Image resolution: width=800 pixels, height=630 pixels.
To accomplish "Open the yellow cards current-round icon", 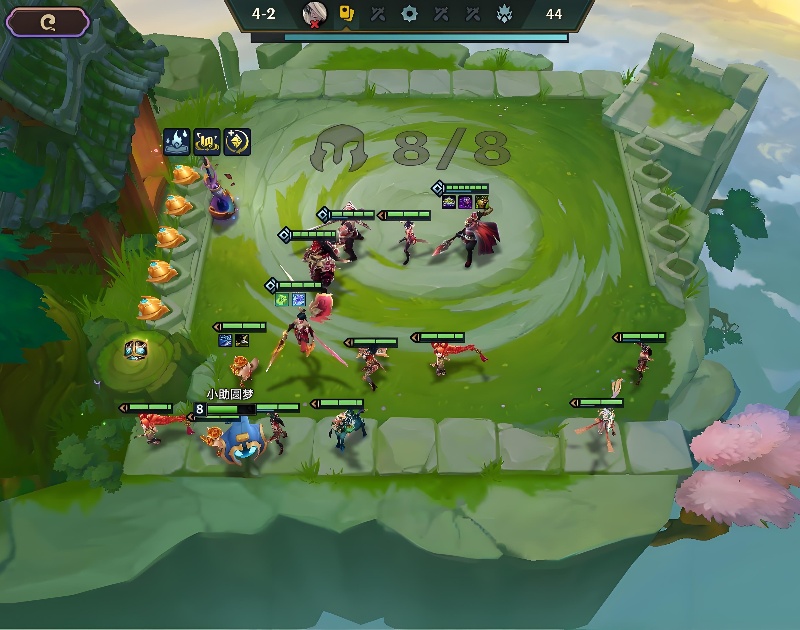I will click(346, 14).
